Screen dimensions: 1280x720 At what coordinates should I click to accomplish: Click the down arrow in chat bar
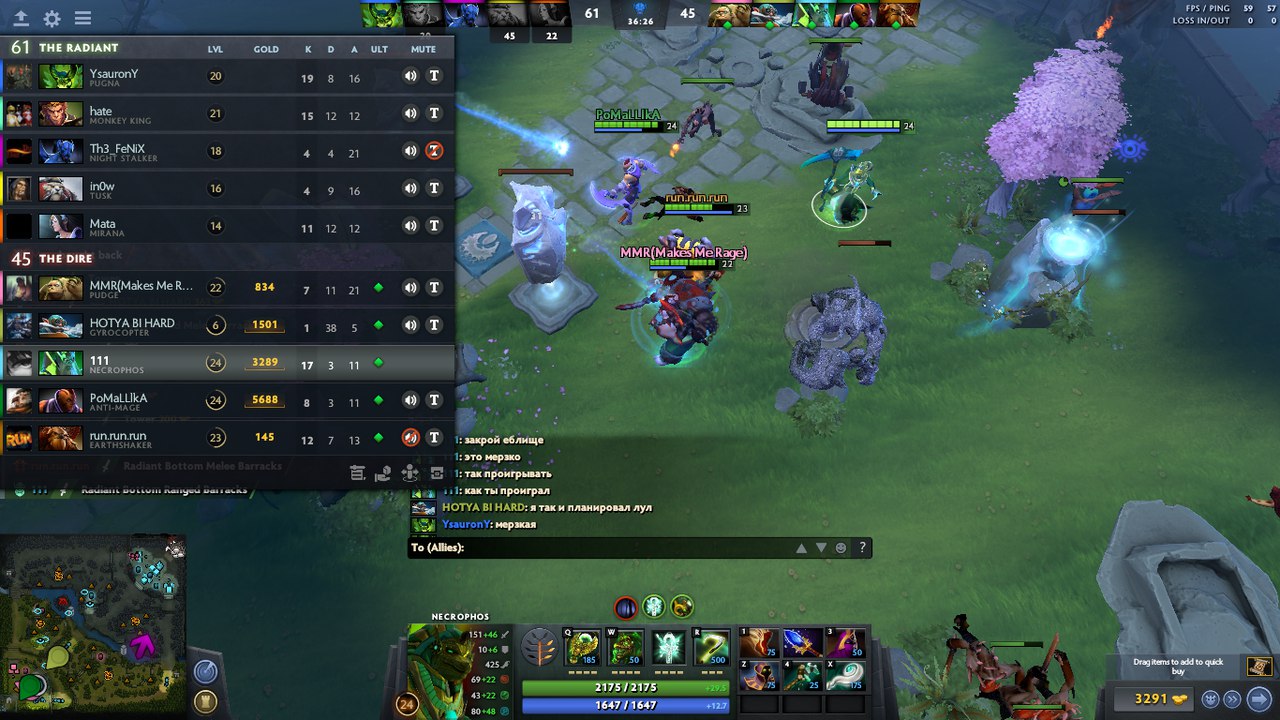point(821,547)
